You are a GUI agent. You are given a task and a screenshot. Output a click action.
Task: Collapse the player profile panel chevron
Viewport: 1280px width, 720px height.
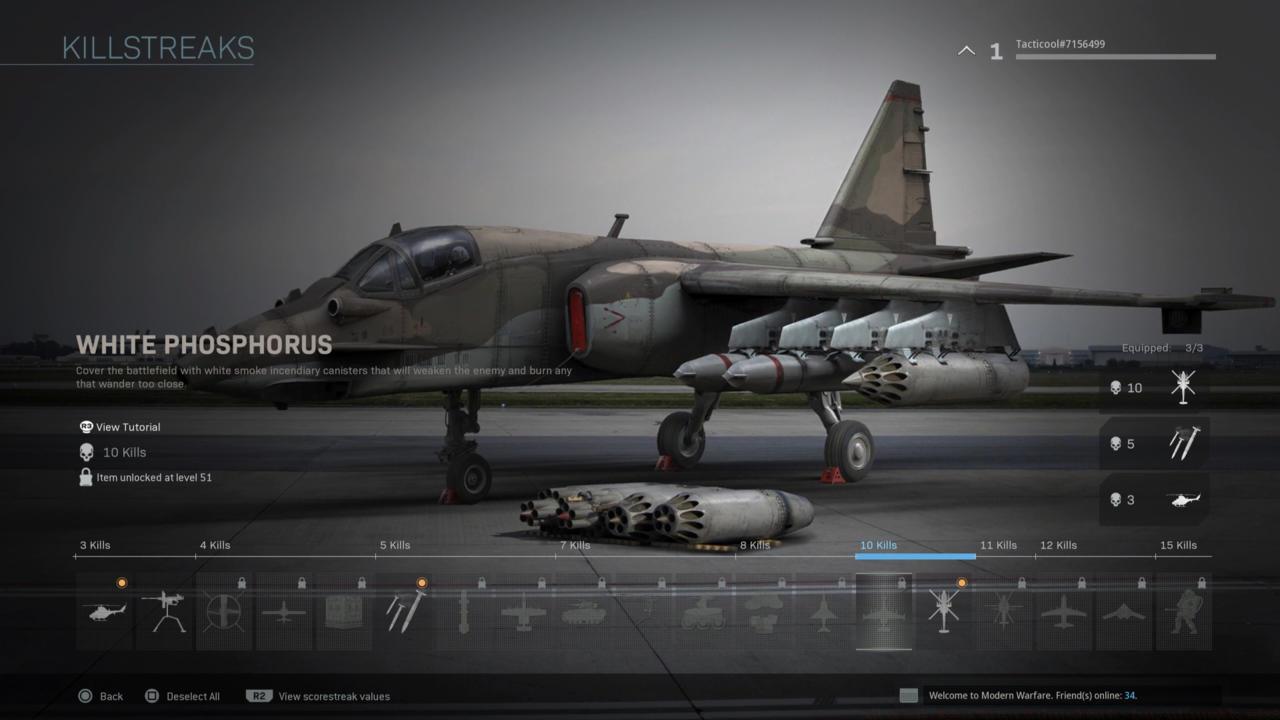pyautogui.click(x=965, y=49)
